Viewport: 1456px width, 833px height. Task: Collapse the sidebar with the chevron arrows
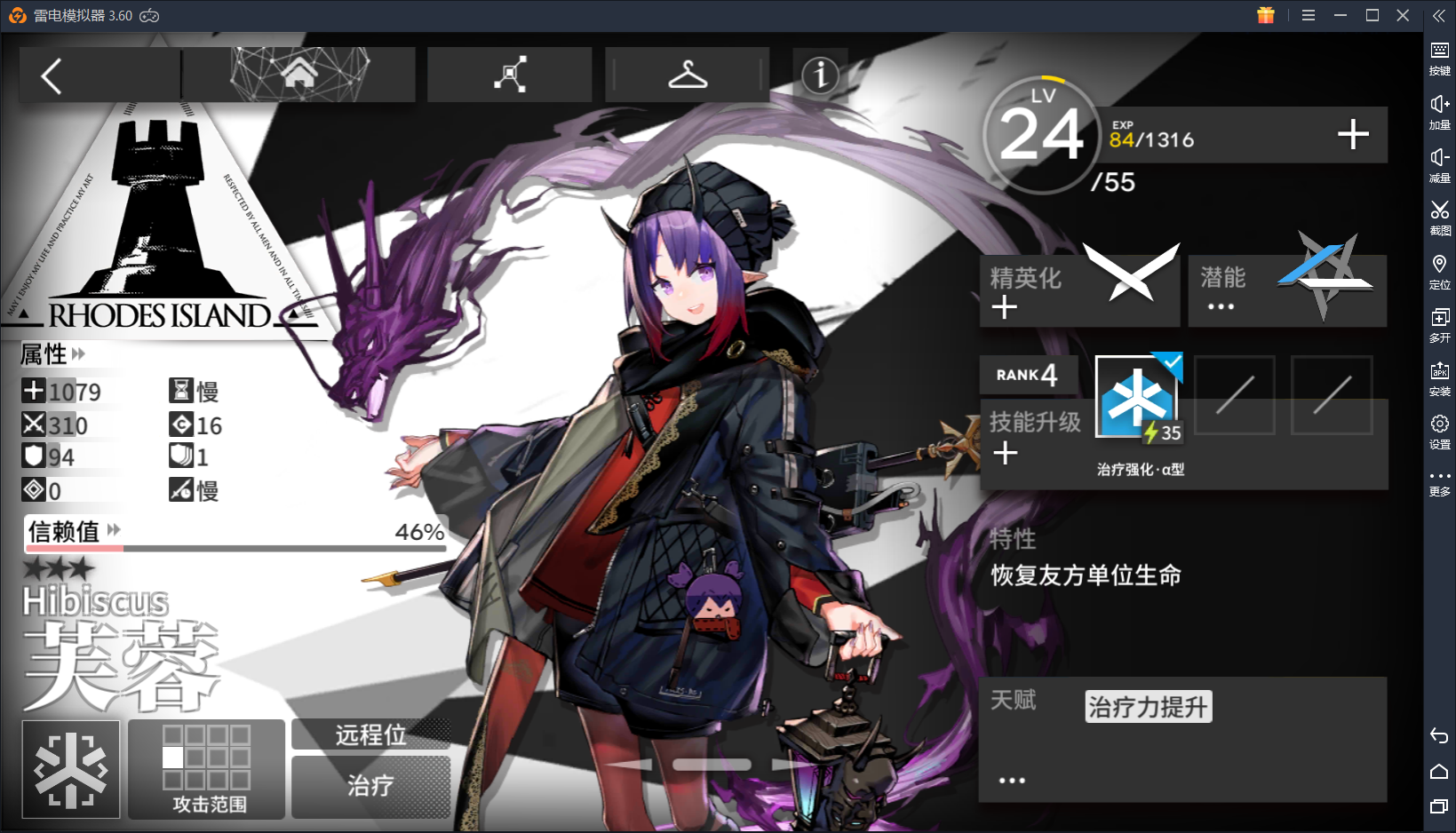pos(1440,14)
